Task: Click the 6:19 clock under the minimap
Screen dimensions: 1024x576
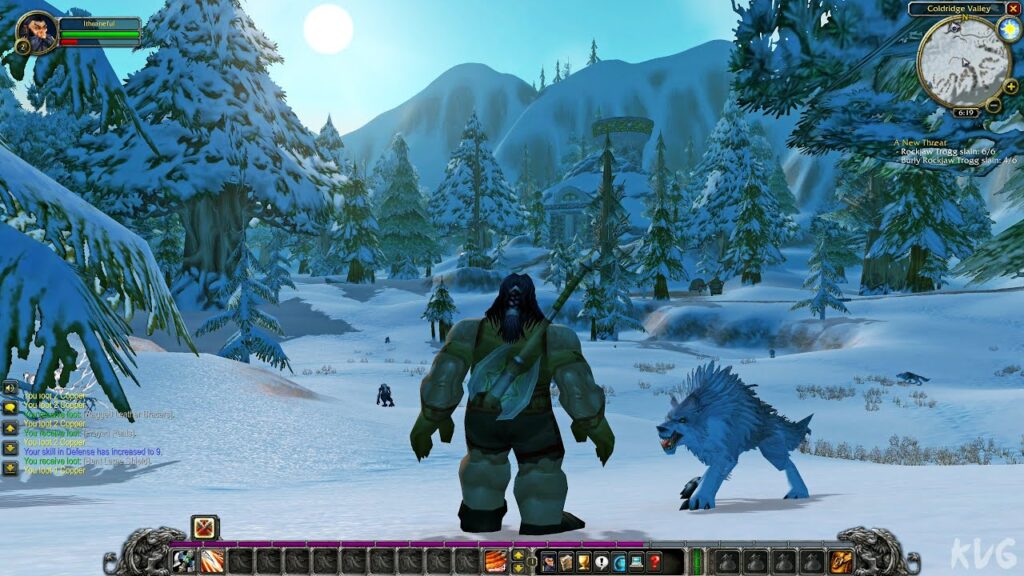Action: [965, 112]
